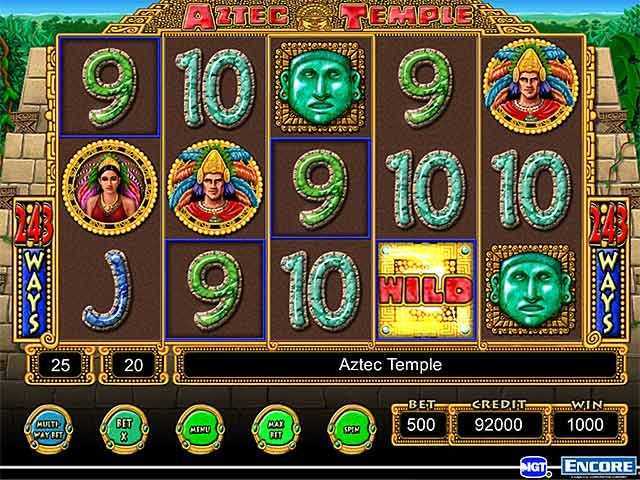This screenshot has height=480, width=640.
Task: Open the green Menu button
Action: [x=198, y=426]
